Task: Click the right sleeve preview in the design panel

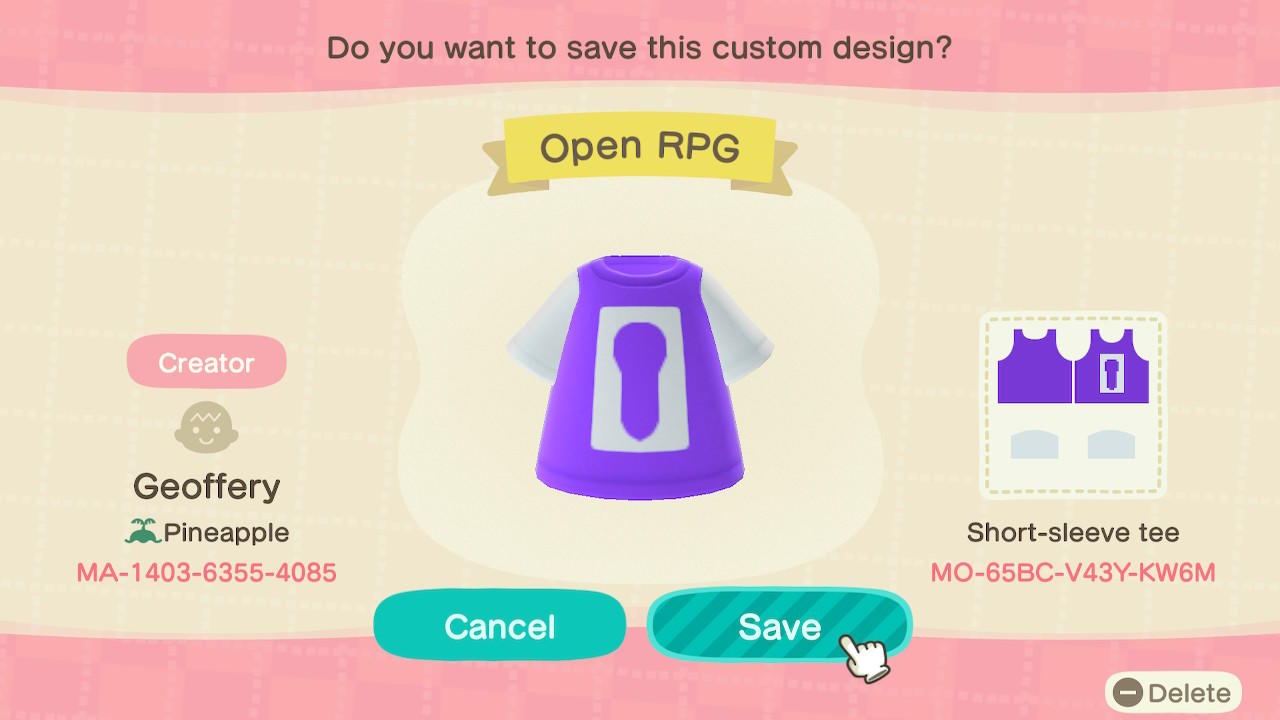Action: pyautogui.click(x=1108, y=443)
